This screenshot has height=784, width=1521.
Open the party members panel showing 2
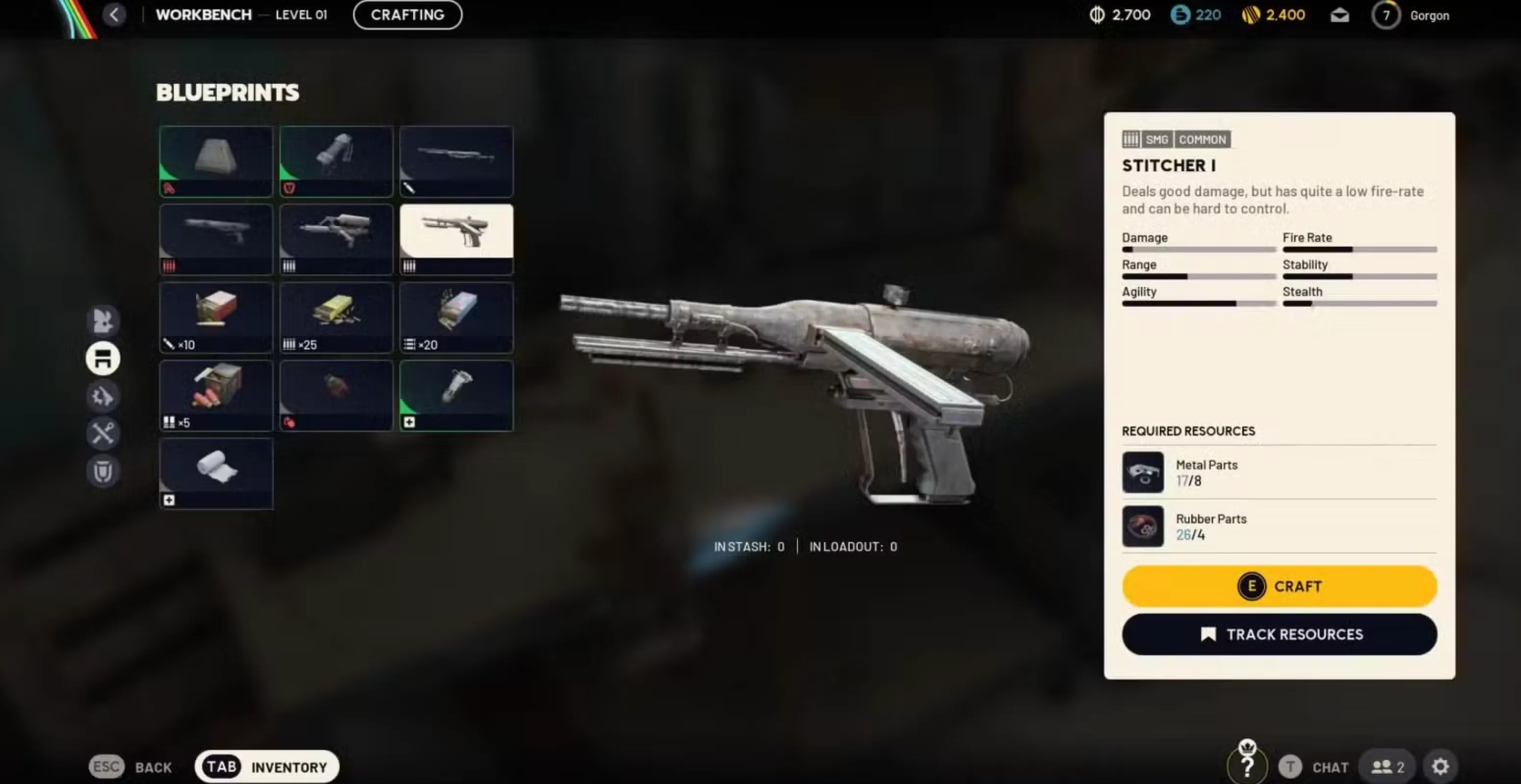(x=1387, y=766)
